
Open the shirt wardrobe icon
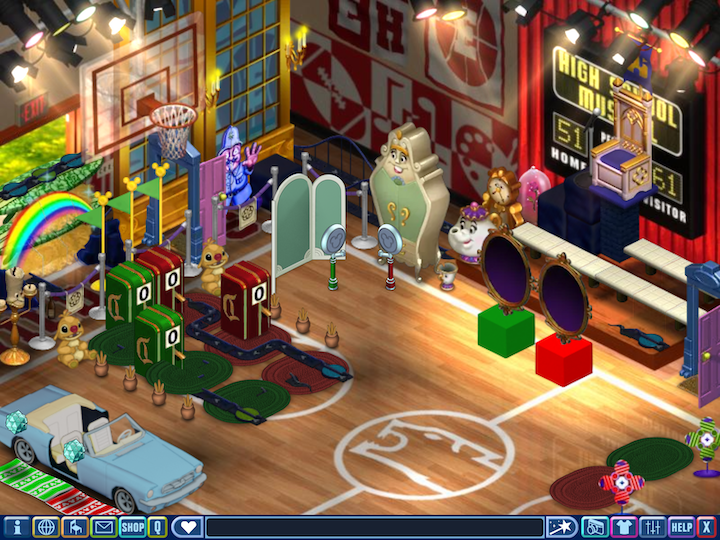[x=623, y=527]
